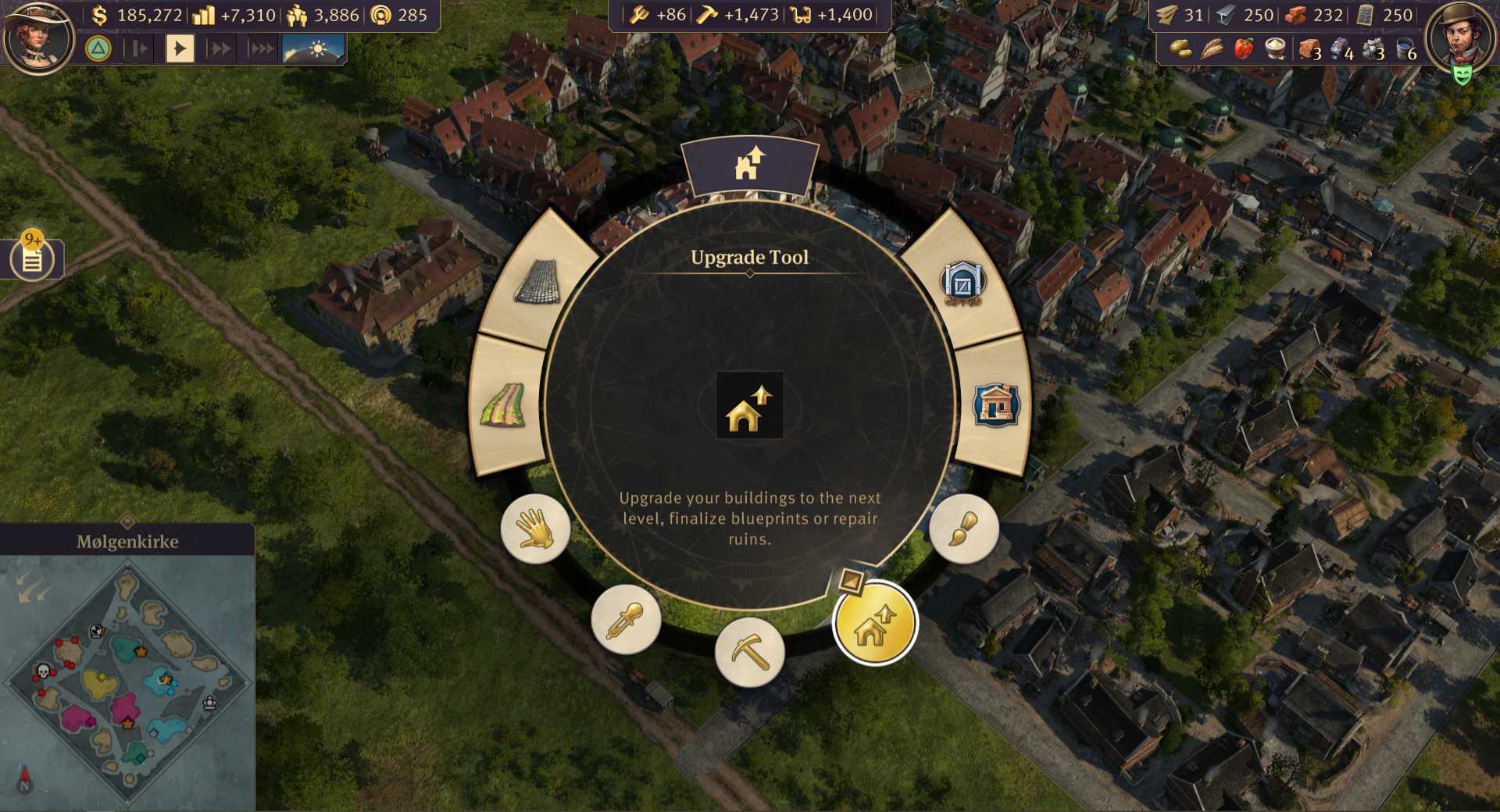1500x812 pixels.
Task: Pick the pipette copy tool
Action: pyautogui.click(x=626, y=620)
